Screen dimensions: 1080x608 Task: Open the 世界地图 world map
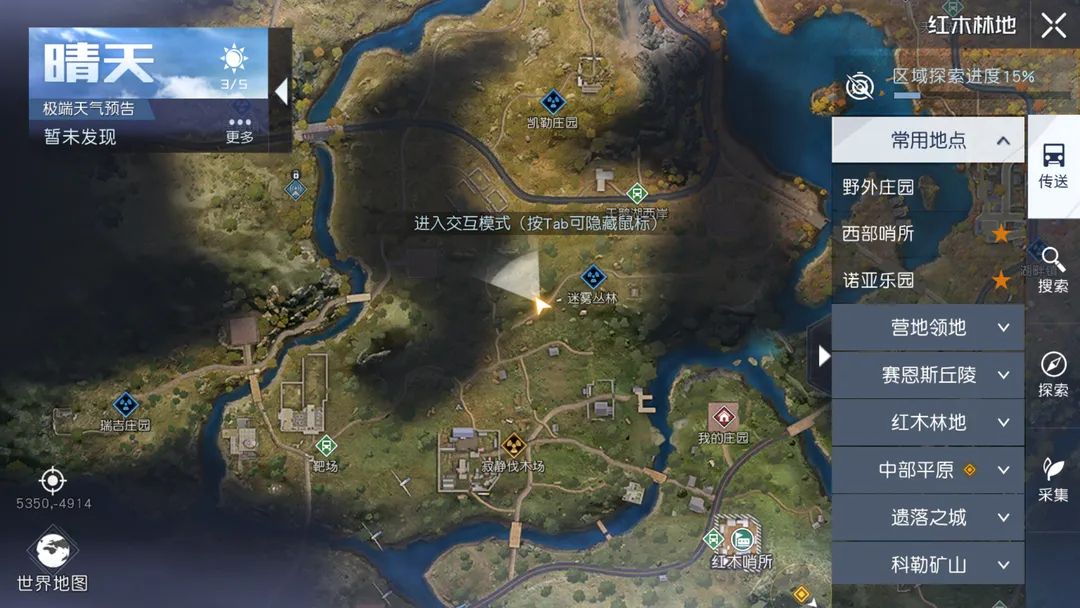coord(52,560)
